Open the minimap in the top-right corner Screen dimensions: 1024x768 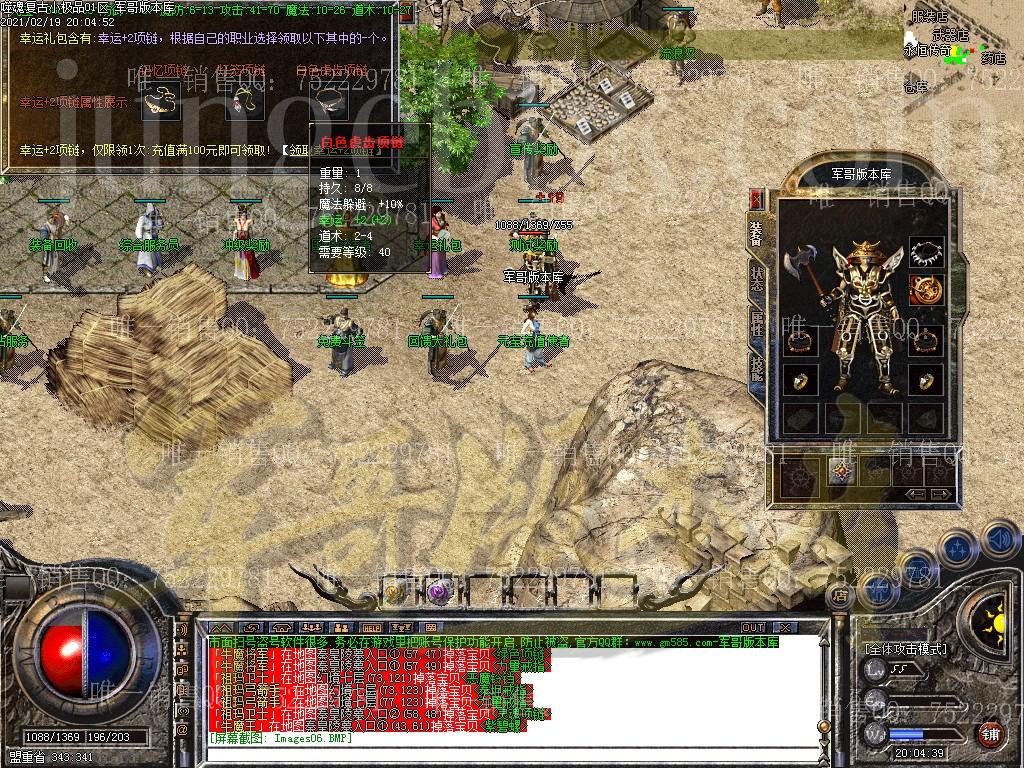(960, 50)
